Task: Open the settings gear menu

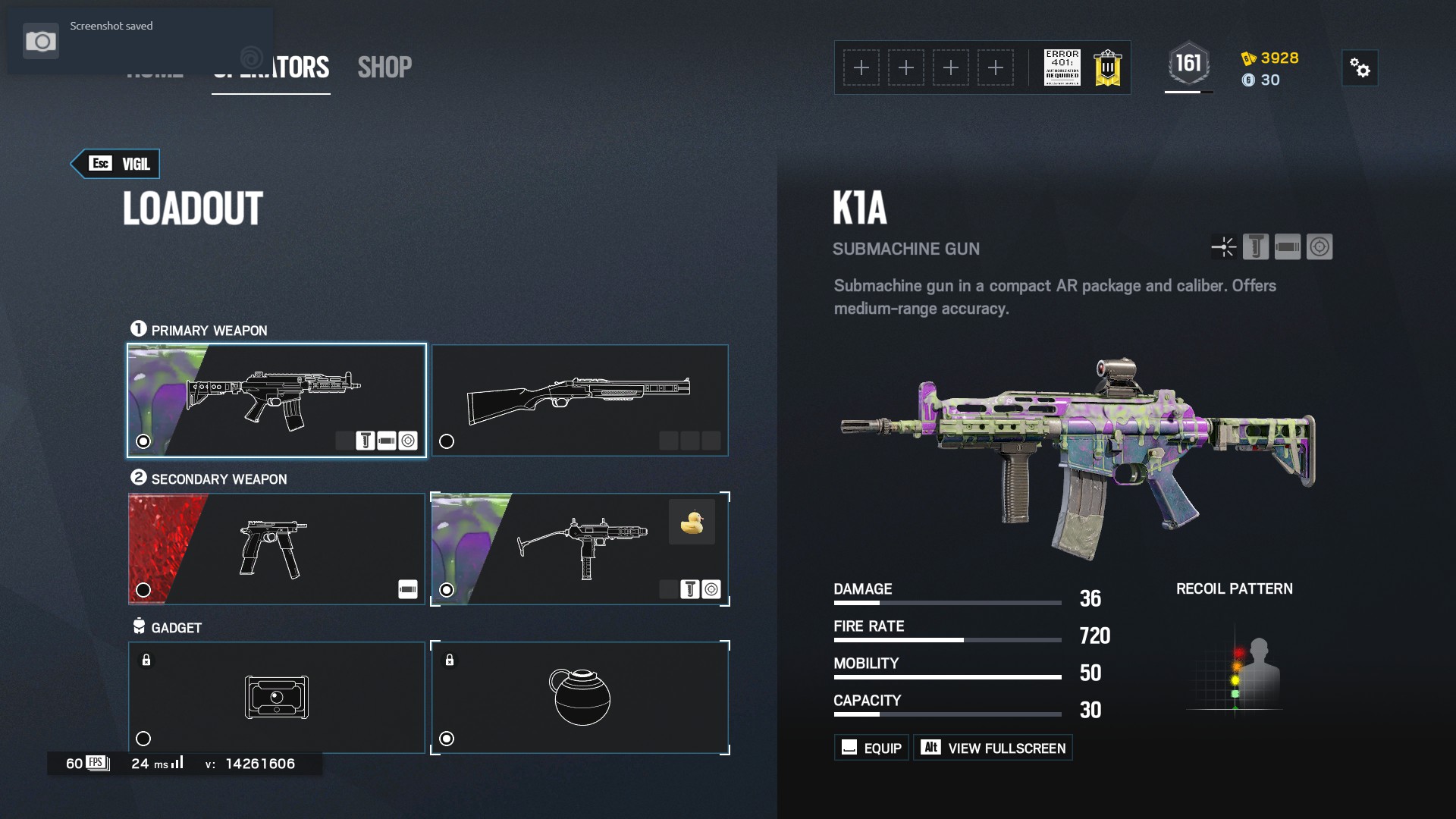Action: click(x=1360, y=68)
